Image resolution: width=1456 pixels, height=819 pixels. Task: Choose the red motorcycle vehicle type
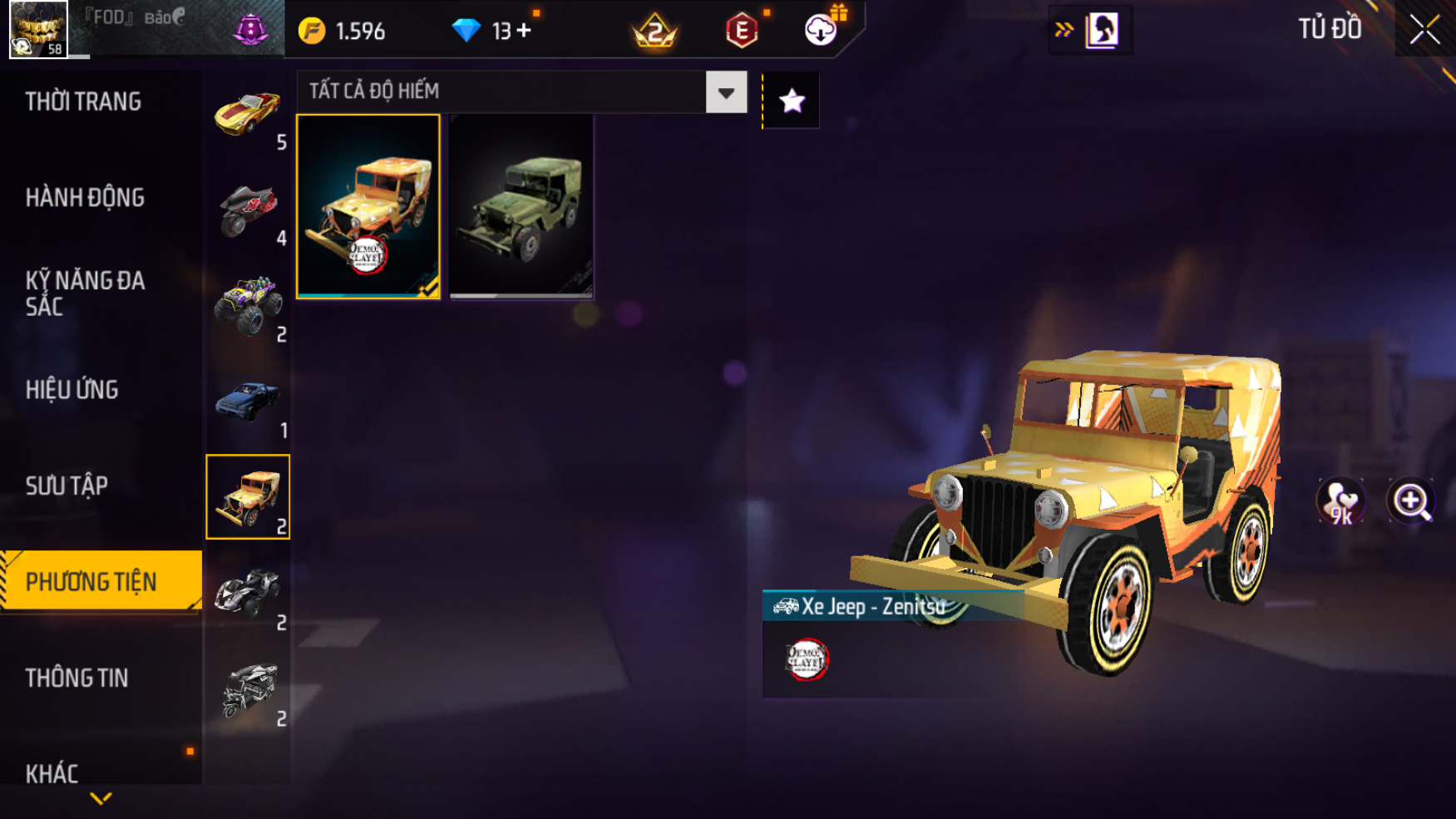coord(248,210)
